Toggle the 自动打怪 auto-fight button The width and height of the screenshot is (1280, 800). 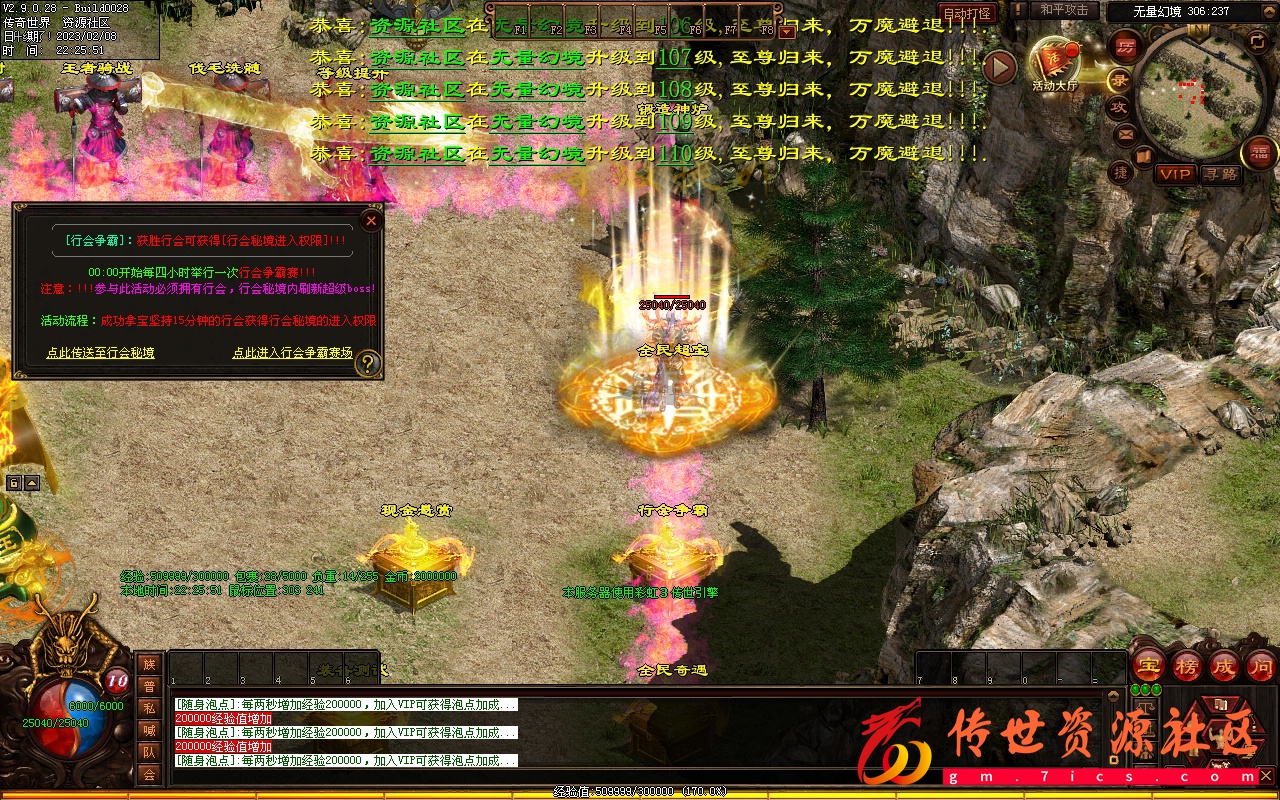(968, 13)
